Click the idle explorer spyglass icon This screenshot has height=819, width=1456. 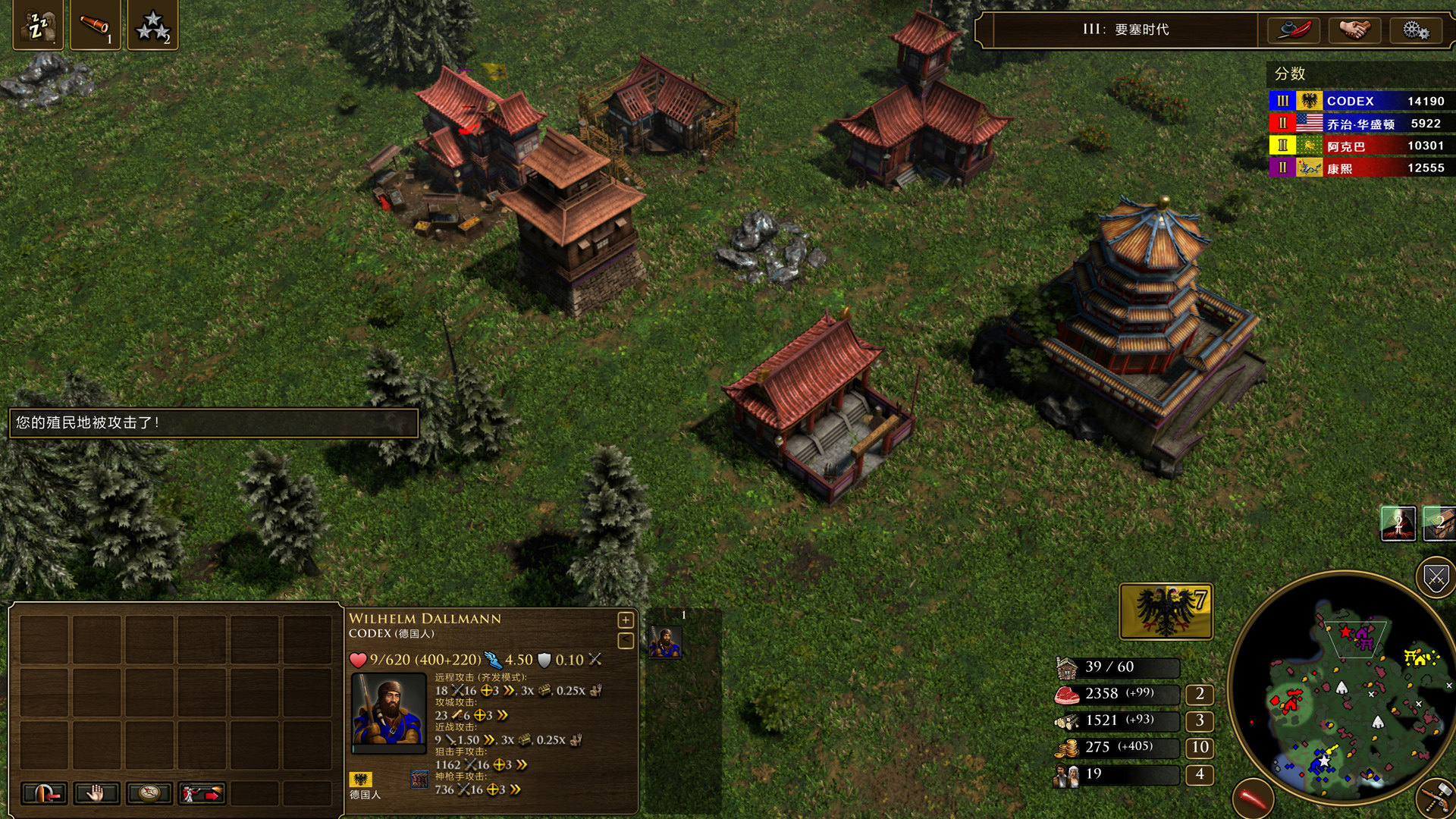96,27
